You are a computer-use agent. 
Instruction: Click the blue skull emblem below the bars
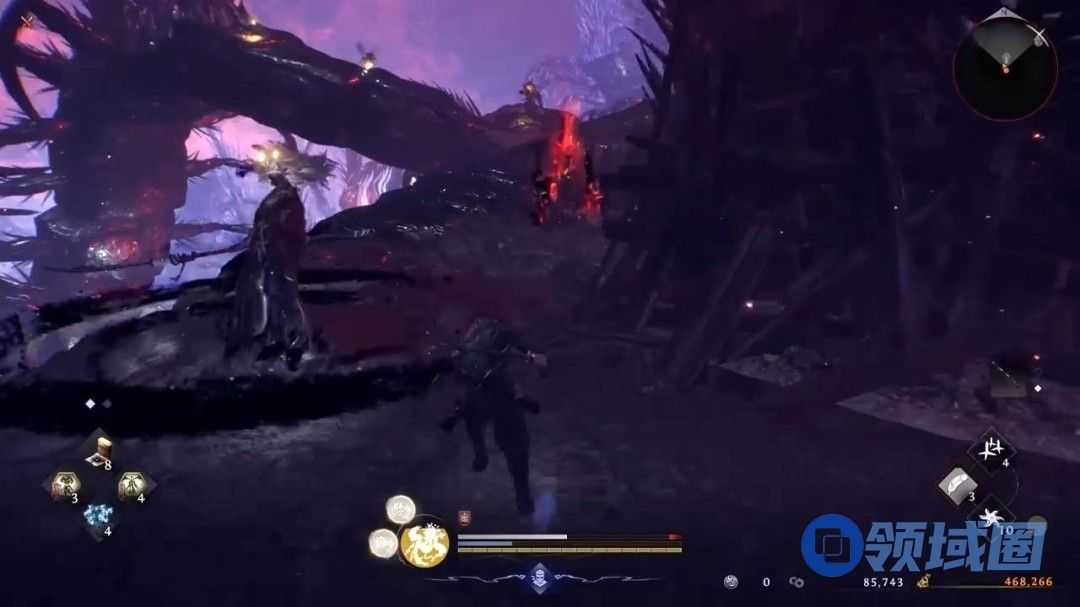[539, 576]
